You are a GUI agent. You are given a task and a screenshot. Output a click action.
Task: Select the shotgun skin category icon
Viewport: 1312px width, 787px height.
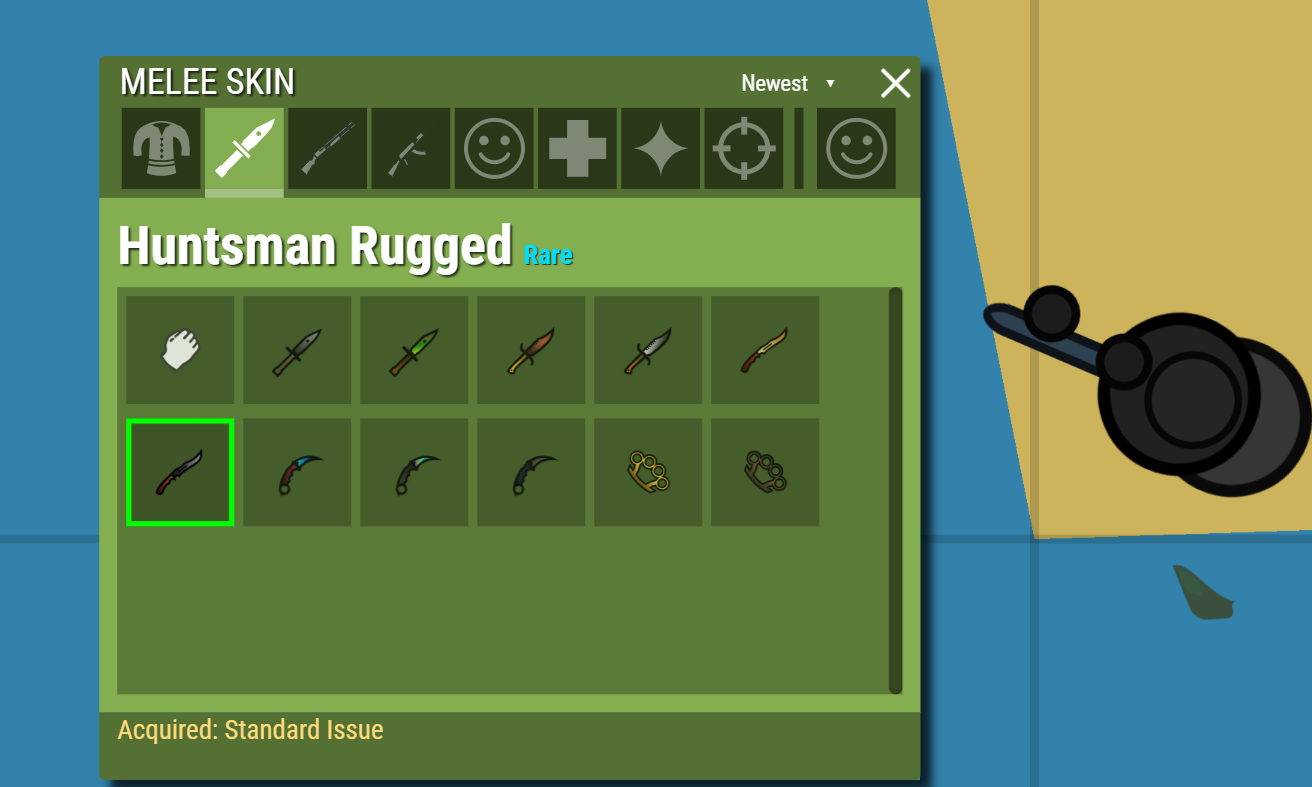pyautogui.click(x=328, y=149)
